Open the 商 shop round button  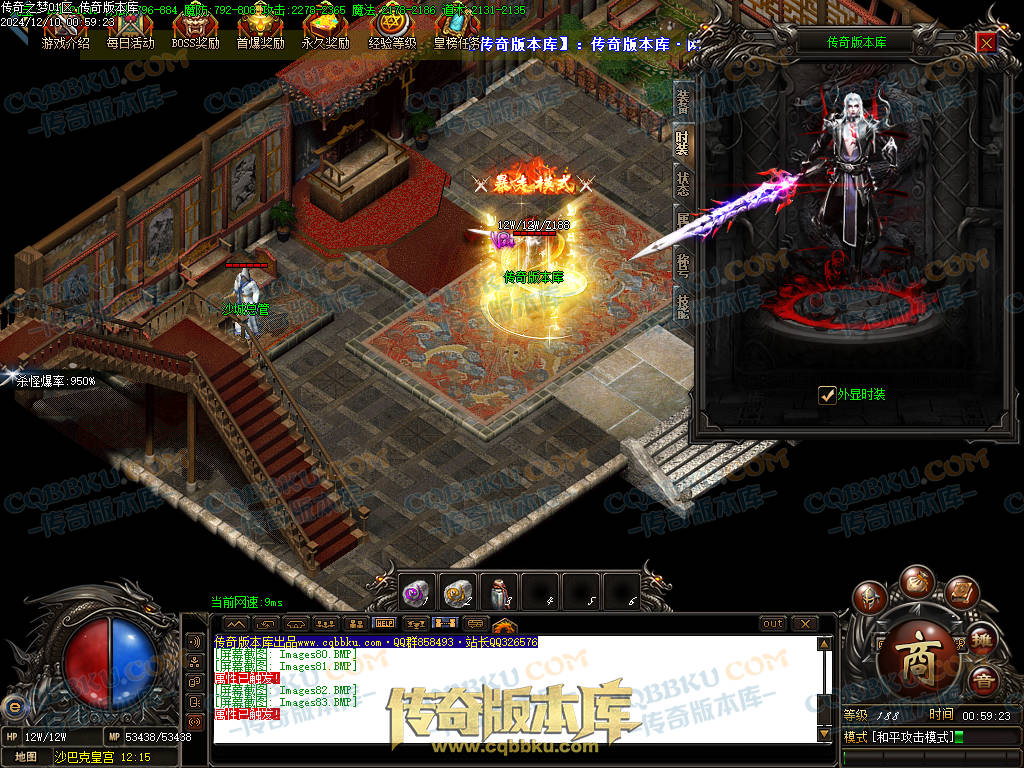tap(914, 646)
